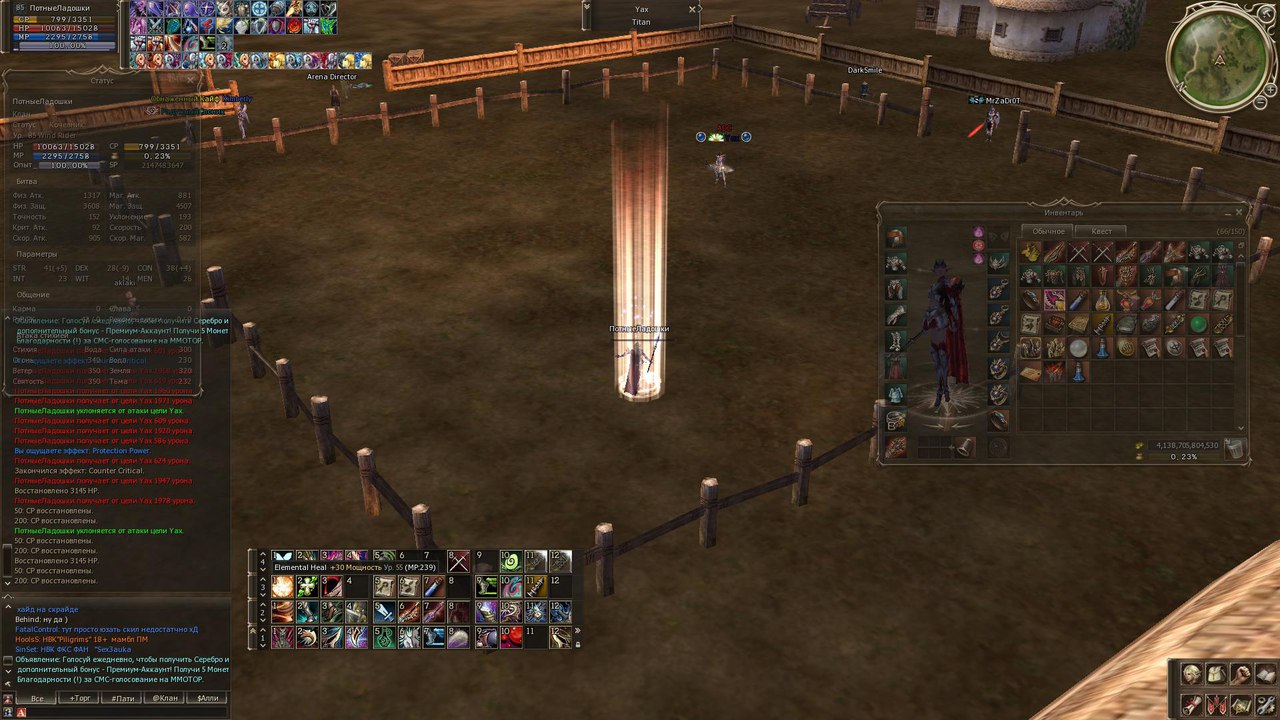Activate the crossed swords hotbar skill
Screen dimensions: 1280x720
coord(458,560)
